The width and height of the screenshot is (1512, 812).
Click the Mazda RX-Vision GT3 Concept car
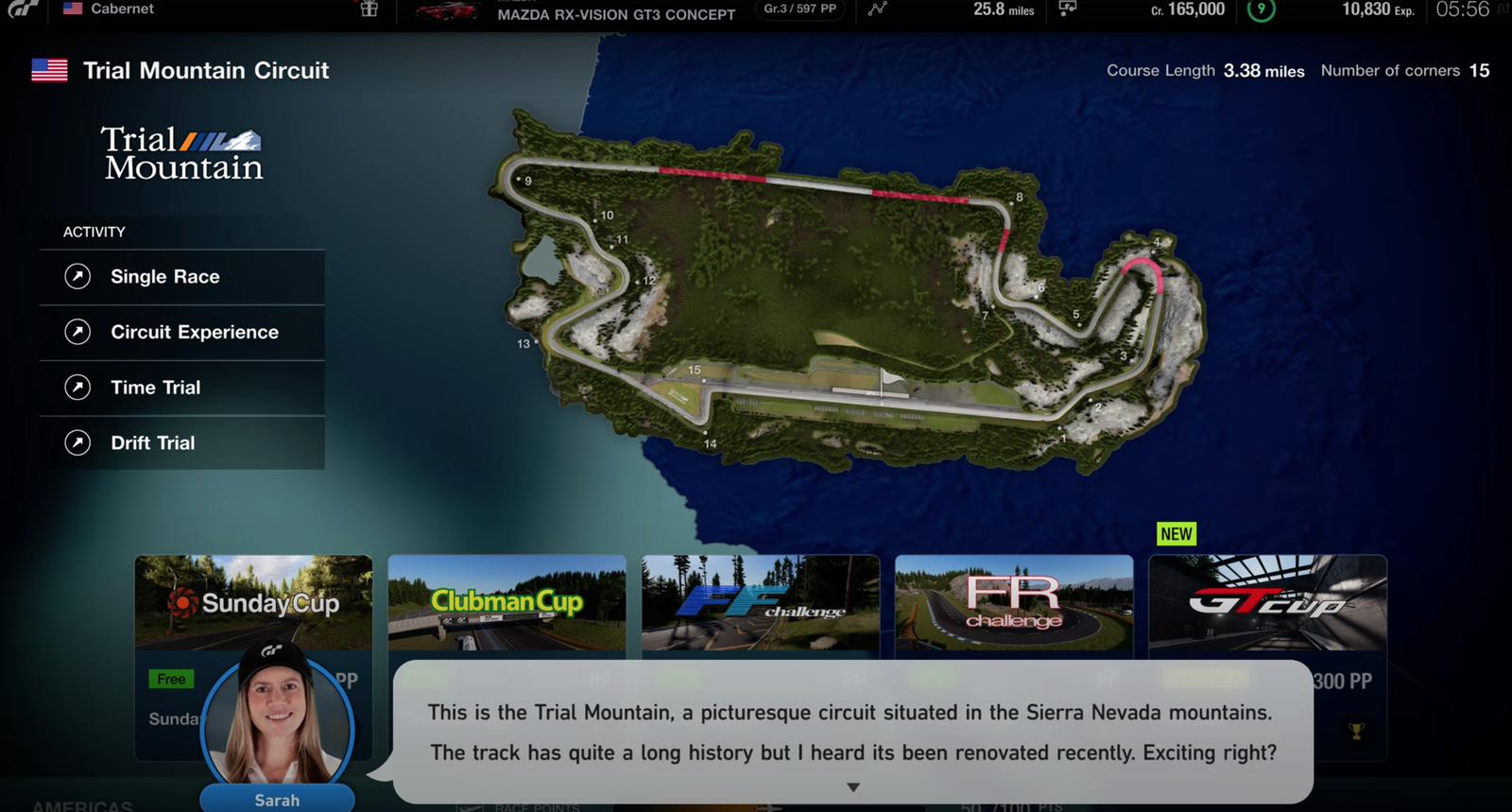click(x=615, y=13)
